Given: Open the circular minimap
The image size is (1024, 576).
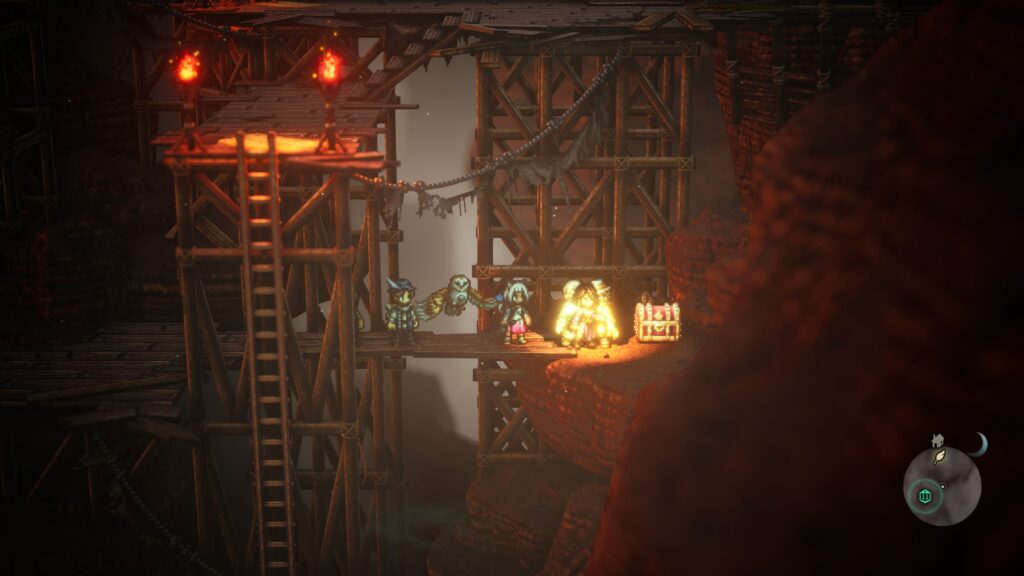Looking at the screenshot, I should [x=942, y=487].
